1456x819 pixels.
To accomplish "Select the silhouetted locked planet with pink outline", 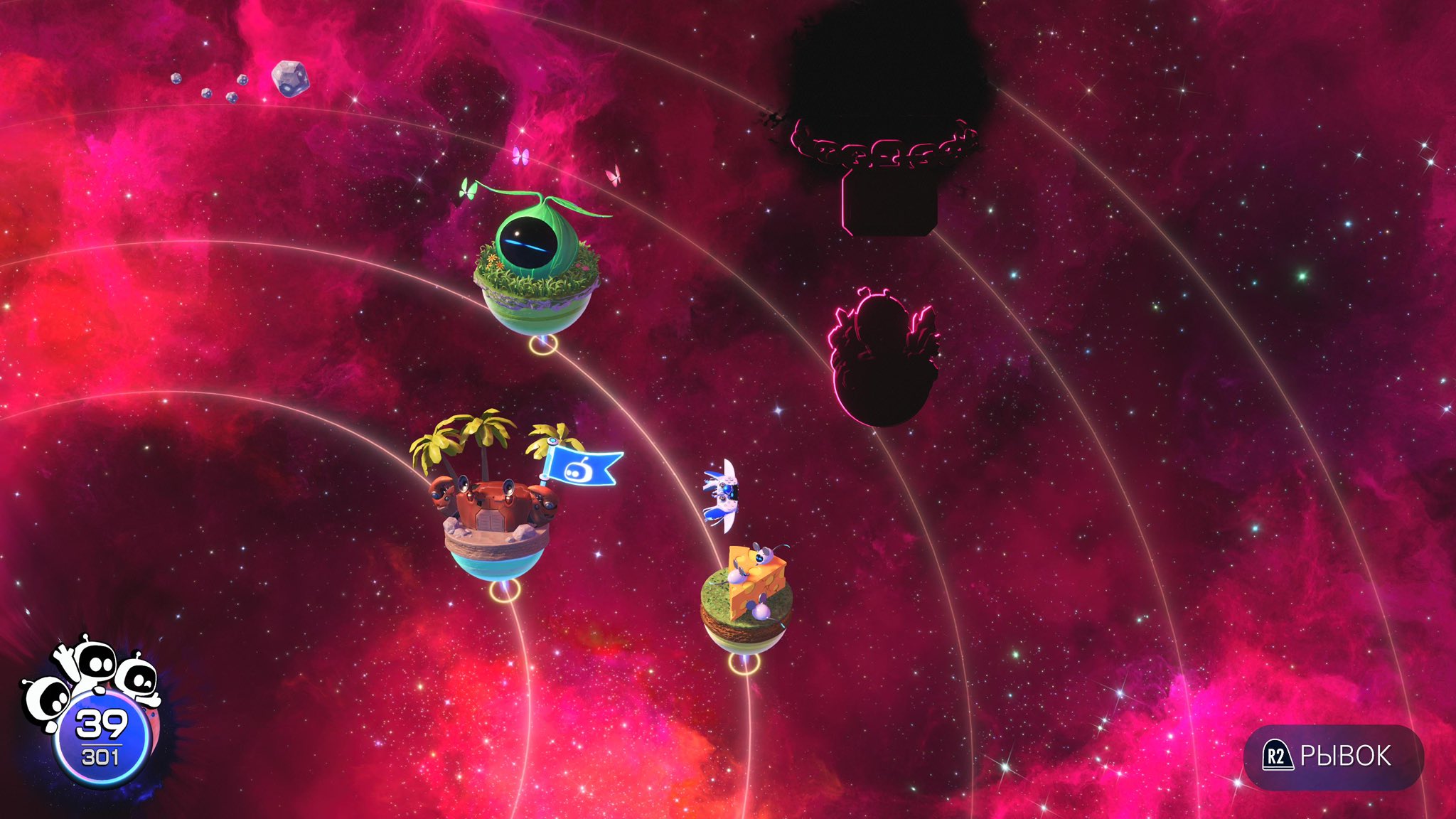I will 883,359.
